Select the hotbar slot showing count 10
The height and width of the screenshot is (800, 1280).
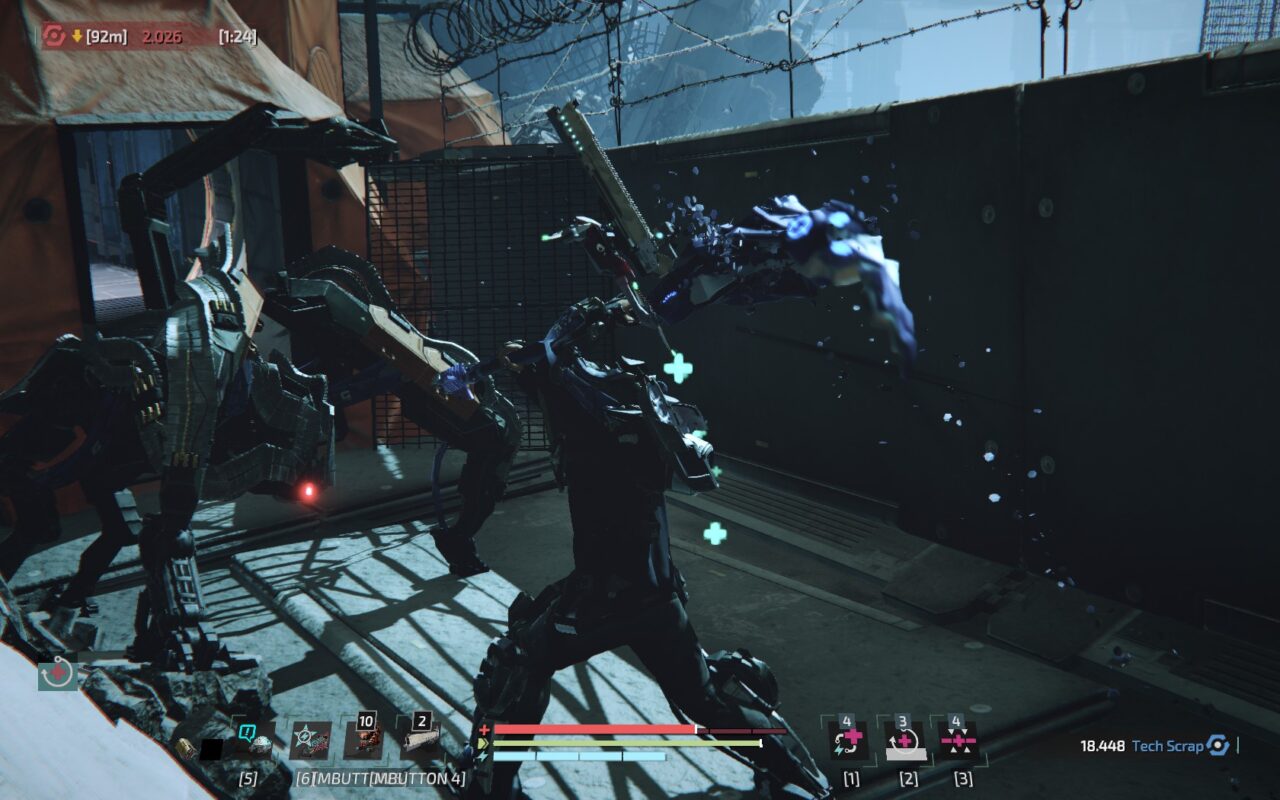pyautogui.click(x=363, y=740)
